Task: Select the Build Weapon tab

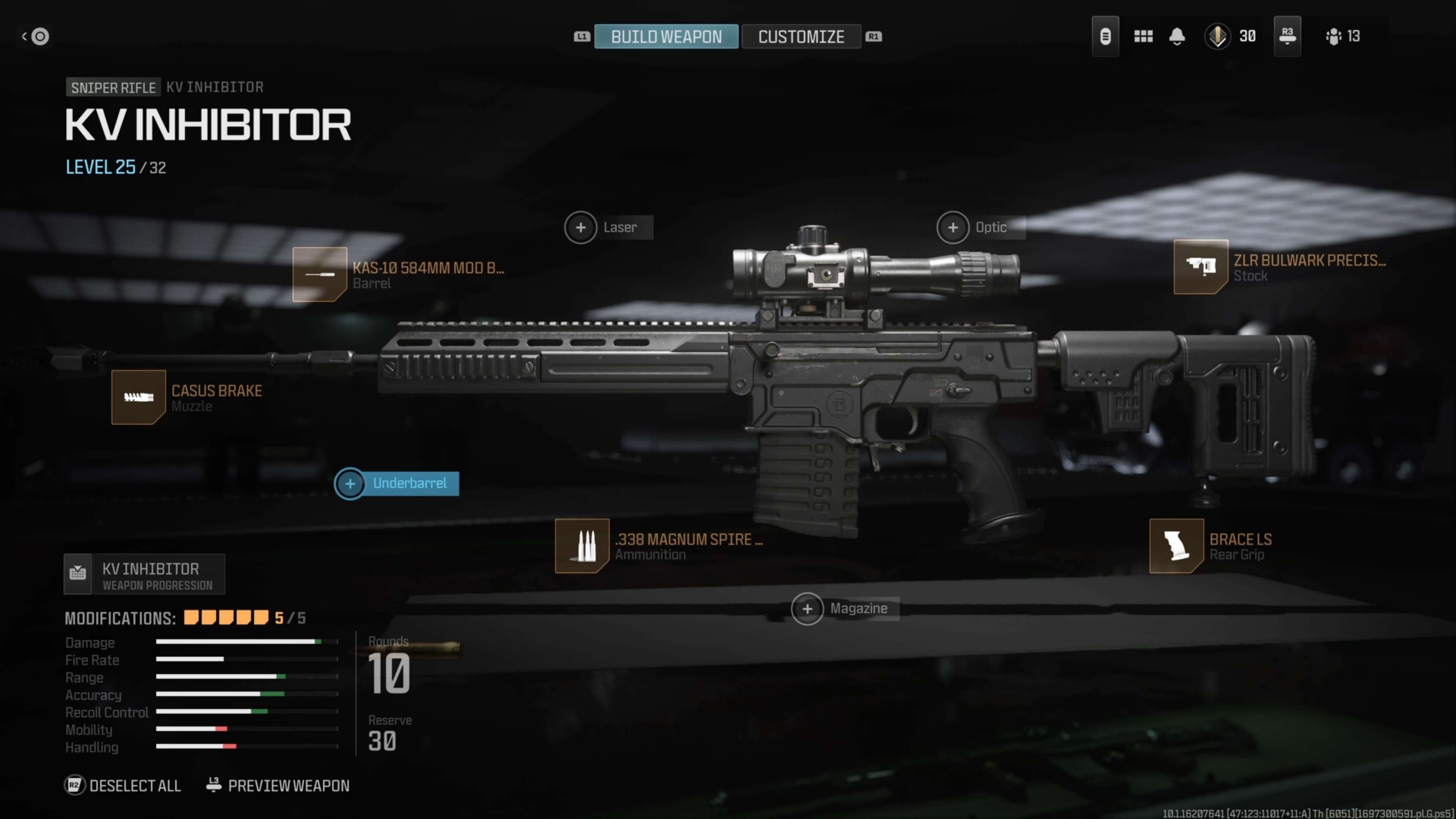Action: pyautogui.click(x=667, y=36)
